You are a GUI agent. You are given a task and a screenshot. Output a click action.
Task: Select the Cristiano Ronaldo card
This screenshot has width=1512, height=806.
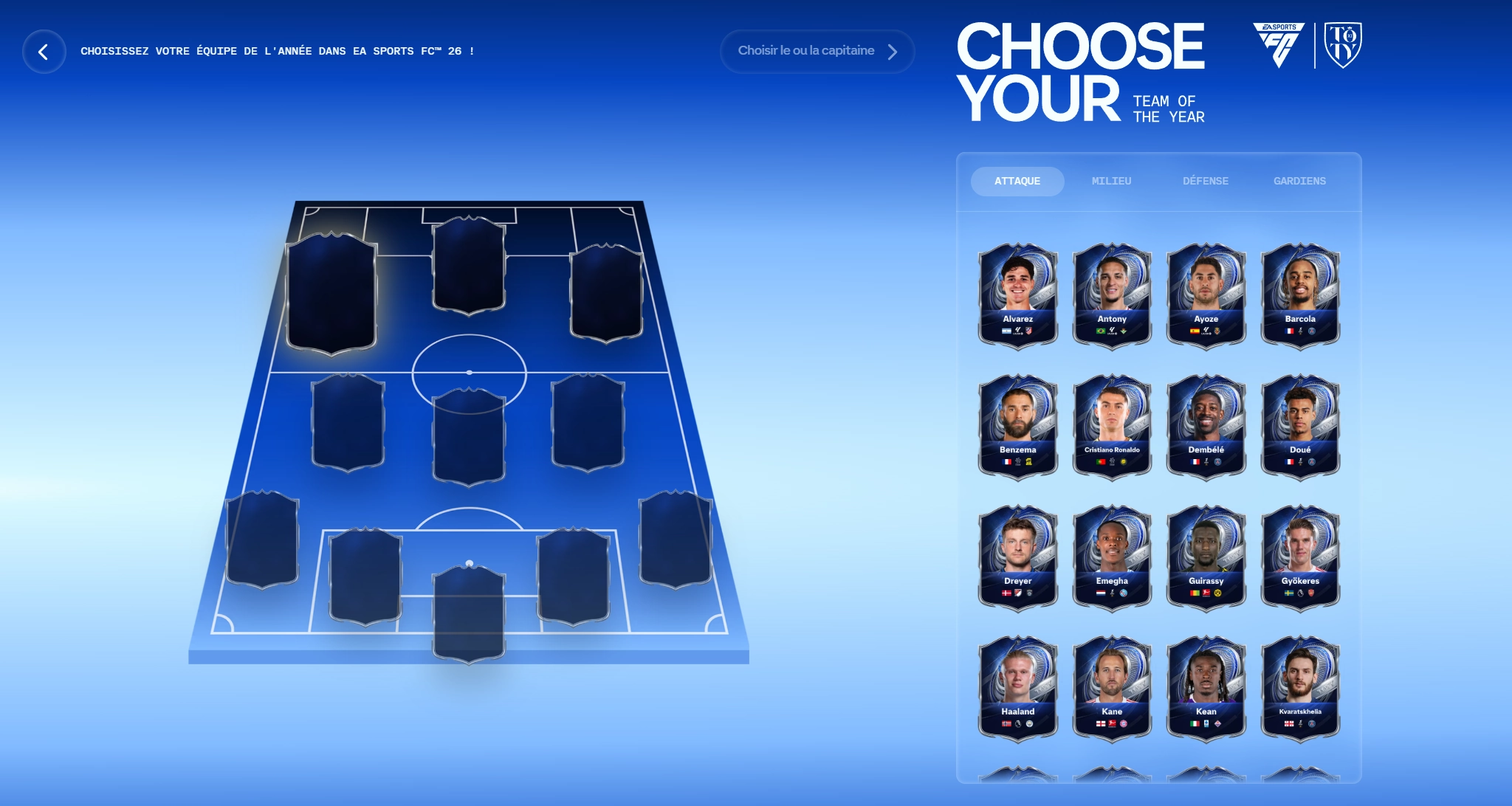1112,425
